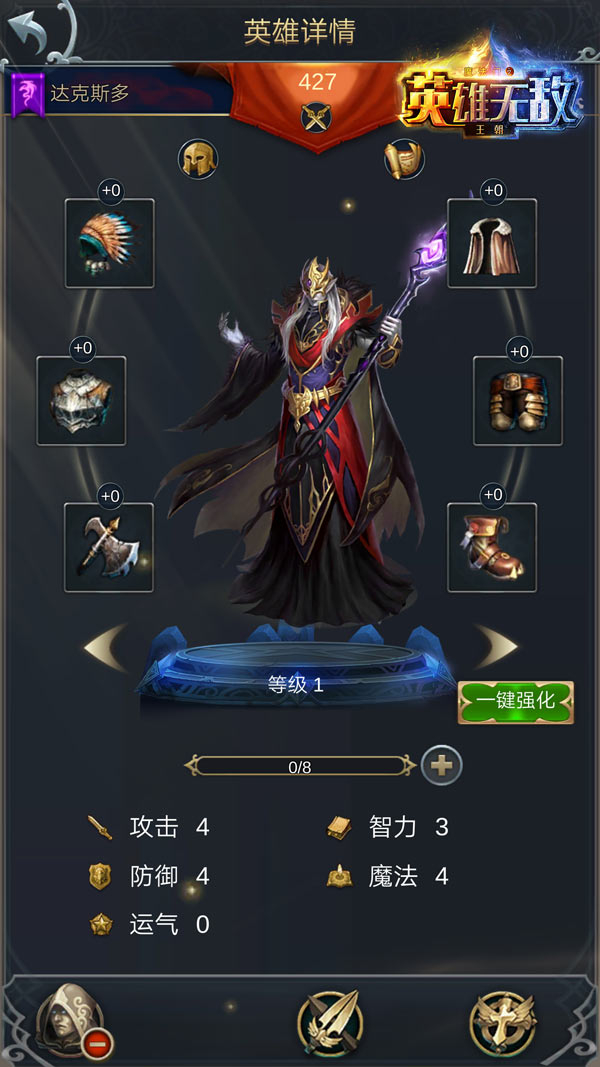Click the crossed swords power badge
The width and height of the screenshot is (600, 1067).
coord(317,118)
